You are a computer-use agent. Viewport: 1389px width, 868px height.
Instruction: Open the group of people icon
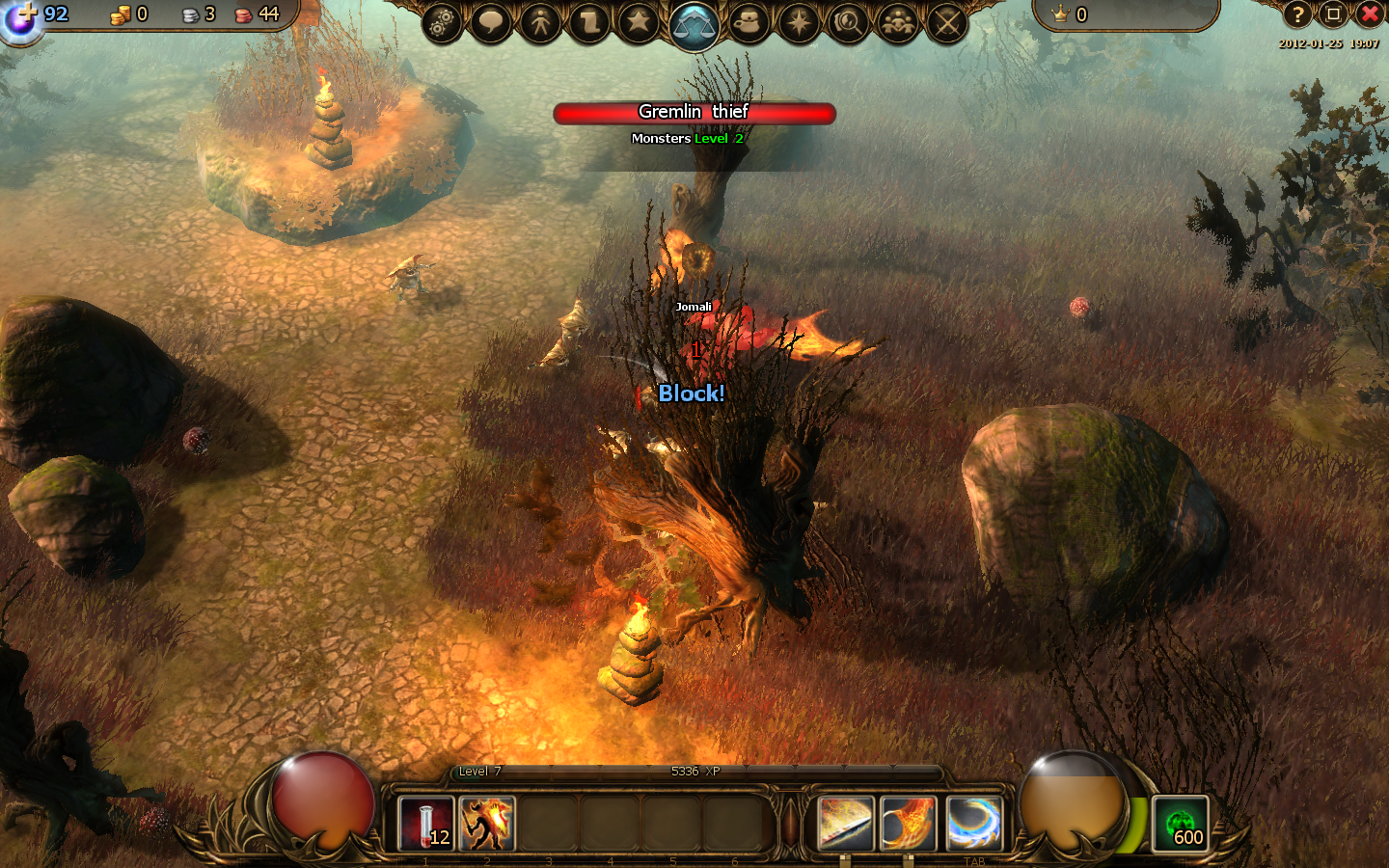898,22
